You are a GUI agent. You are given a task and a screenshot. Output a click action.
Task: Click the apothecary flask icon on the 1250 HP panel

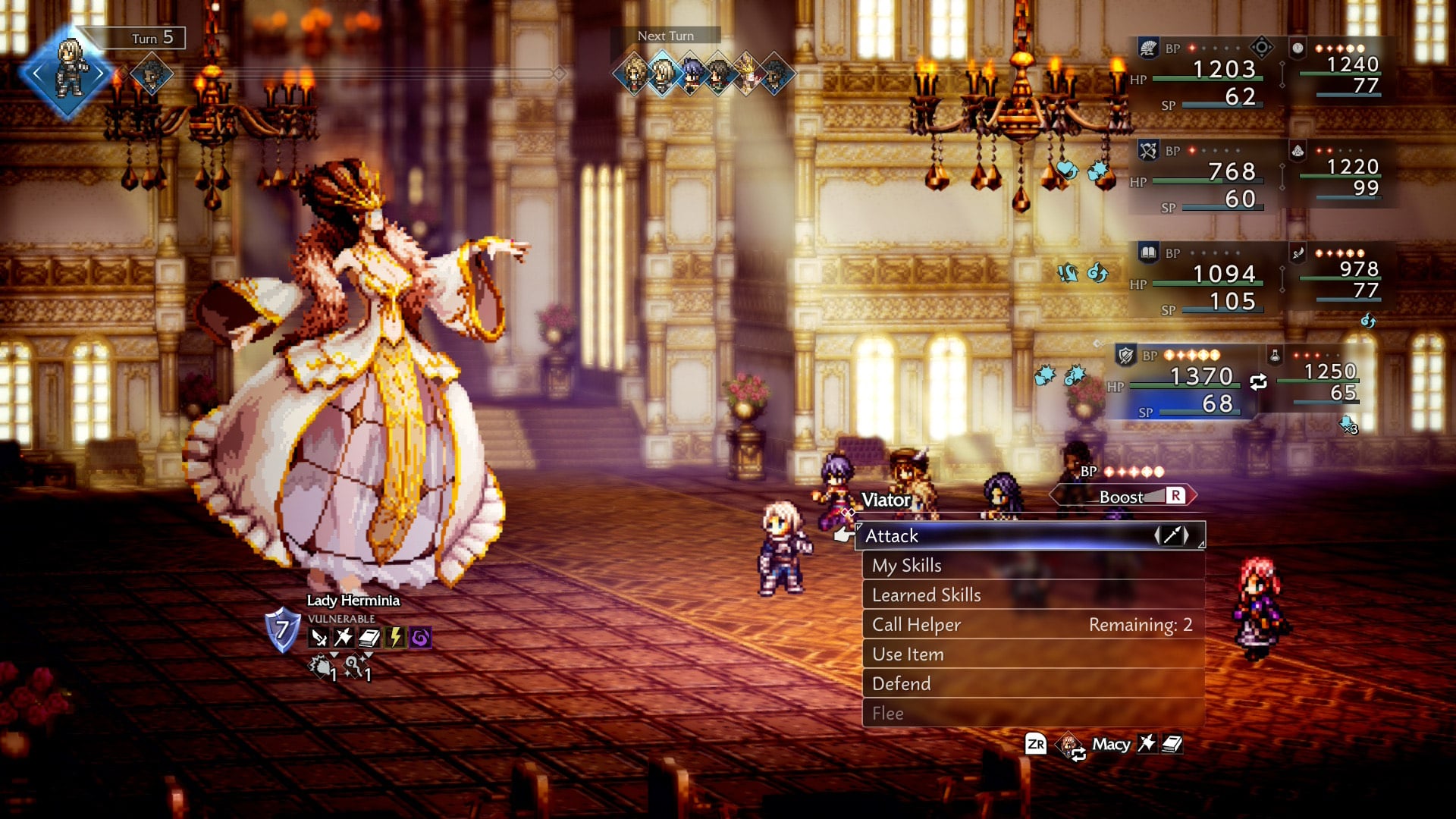tap(1275, 356)
